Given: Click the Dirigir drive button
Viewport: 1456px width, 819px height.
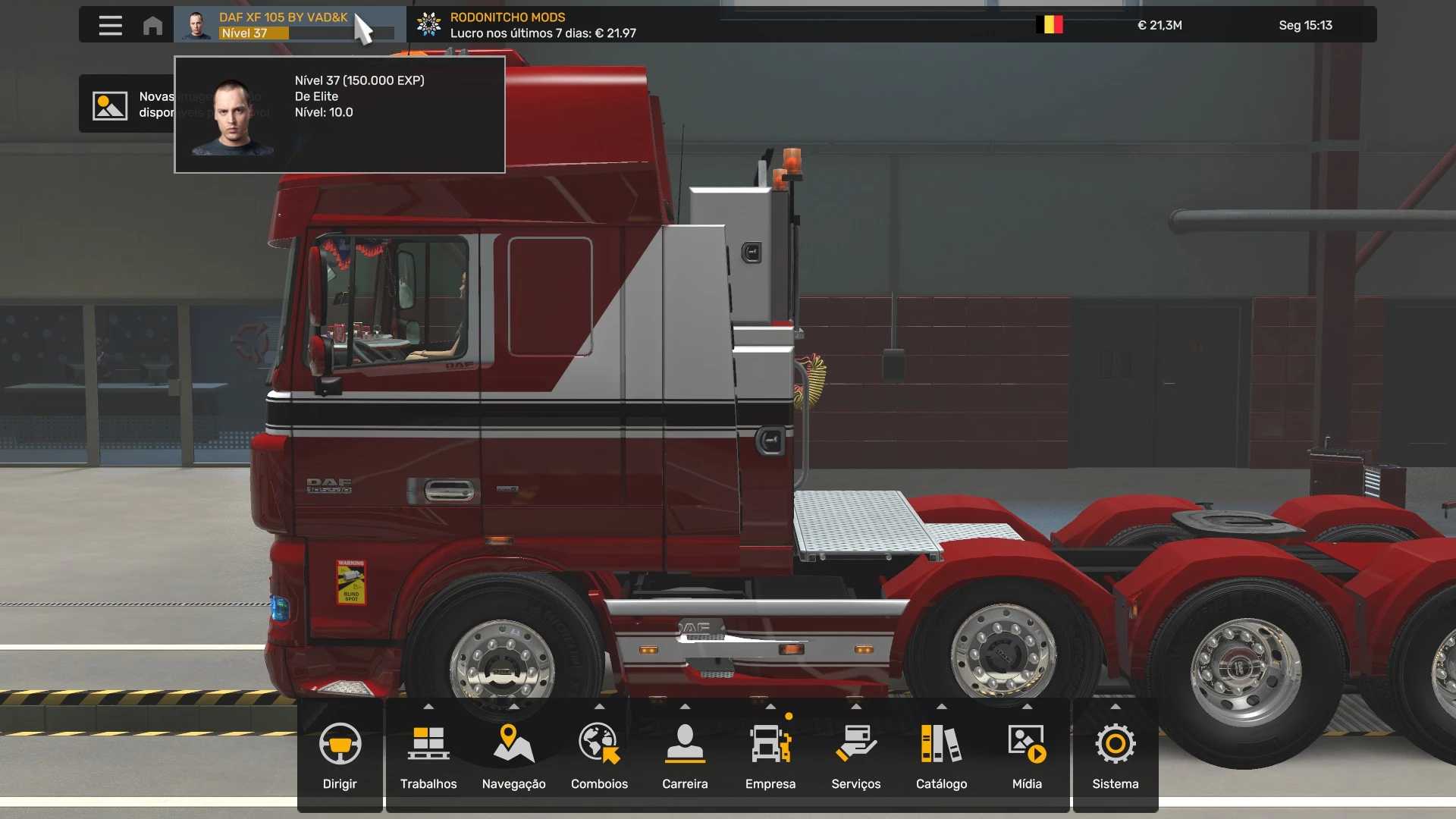Looking at the screenshot, I should pos(340,755).
